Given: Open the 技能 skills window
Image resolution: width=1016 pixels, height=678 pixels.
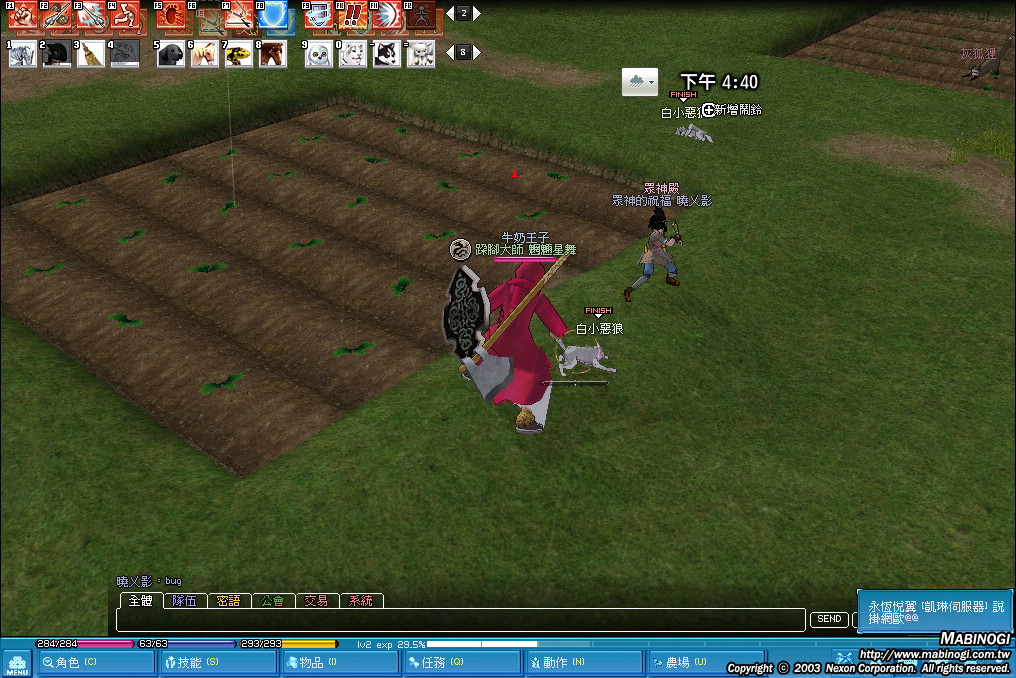Looking at the screenshot, I should [216, 662].
